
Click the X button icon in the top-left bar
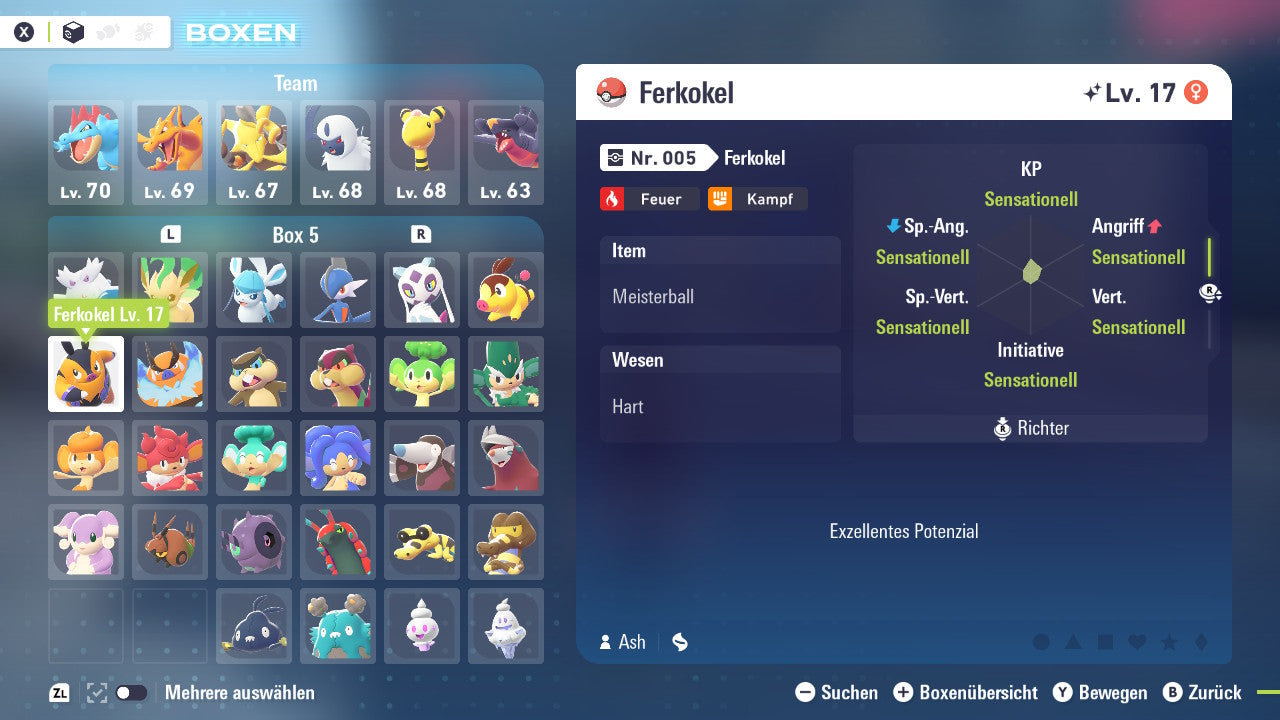24,31
